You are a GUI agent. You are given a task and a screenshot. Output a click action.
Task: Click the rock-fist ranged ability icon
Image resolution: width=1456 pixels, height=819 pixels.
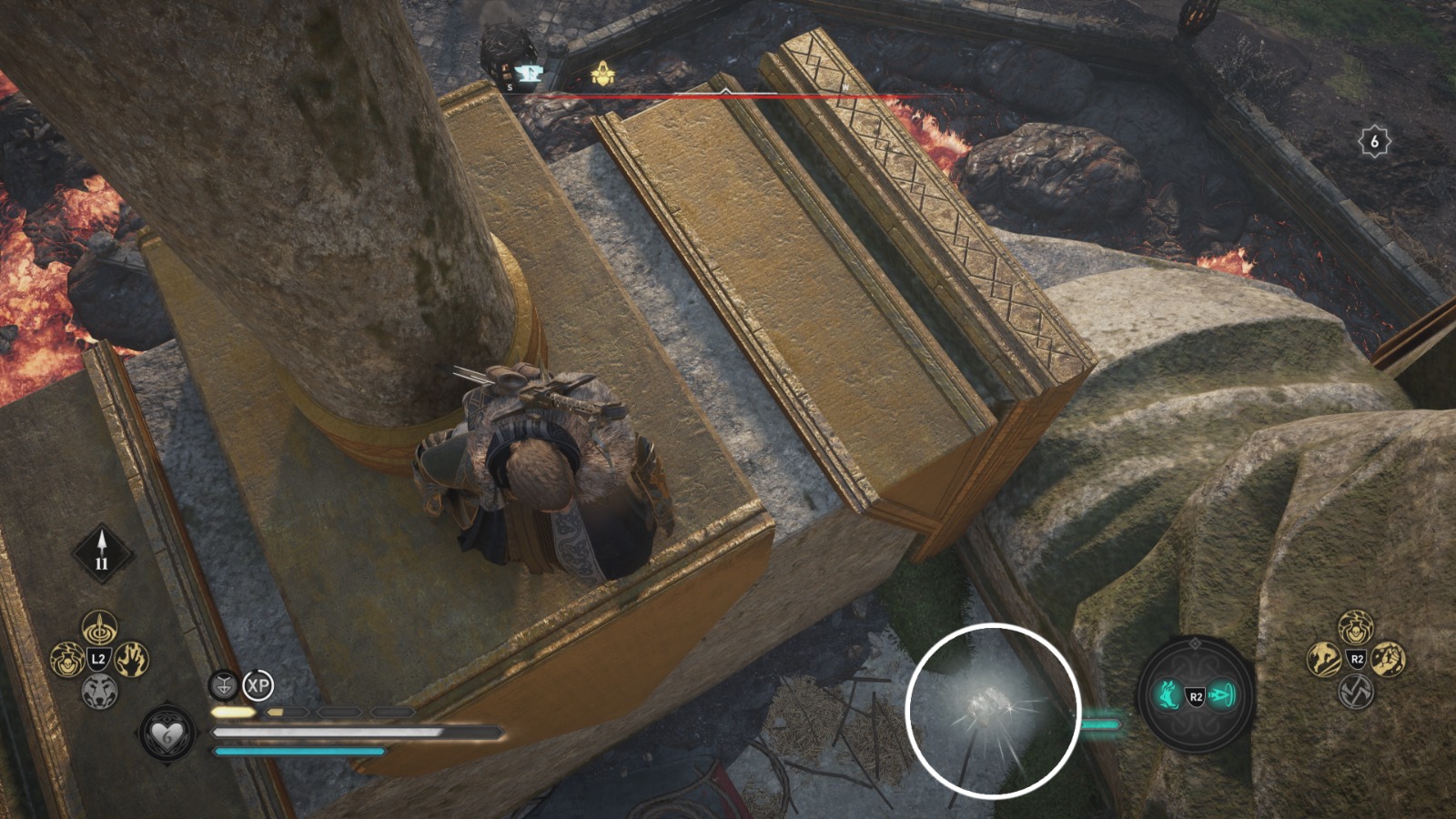(1389, 661)
